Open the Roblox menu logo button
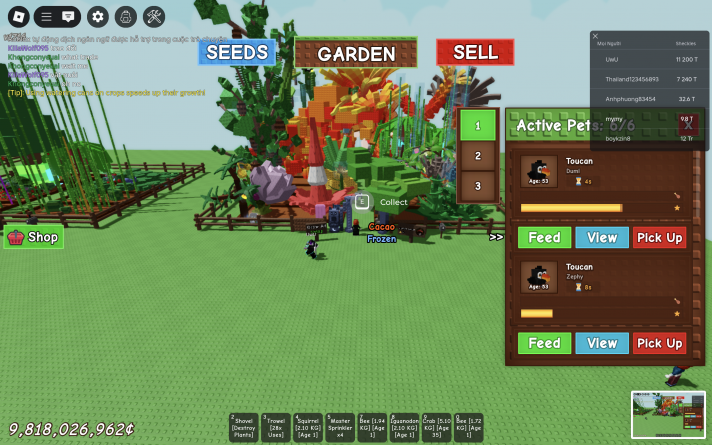The width and height of the screenshot is (712, 445). (17, 16)
